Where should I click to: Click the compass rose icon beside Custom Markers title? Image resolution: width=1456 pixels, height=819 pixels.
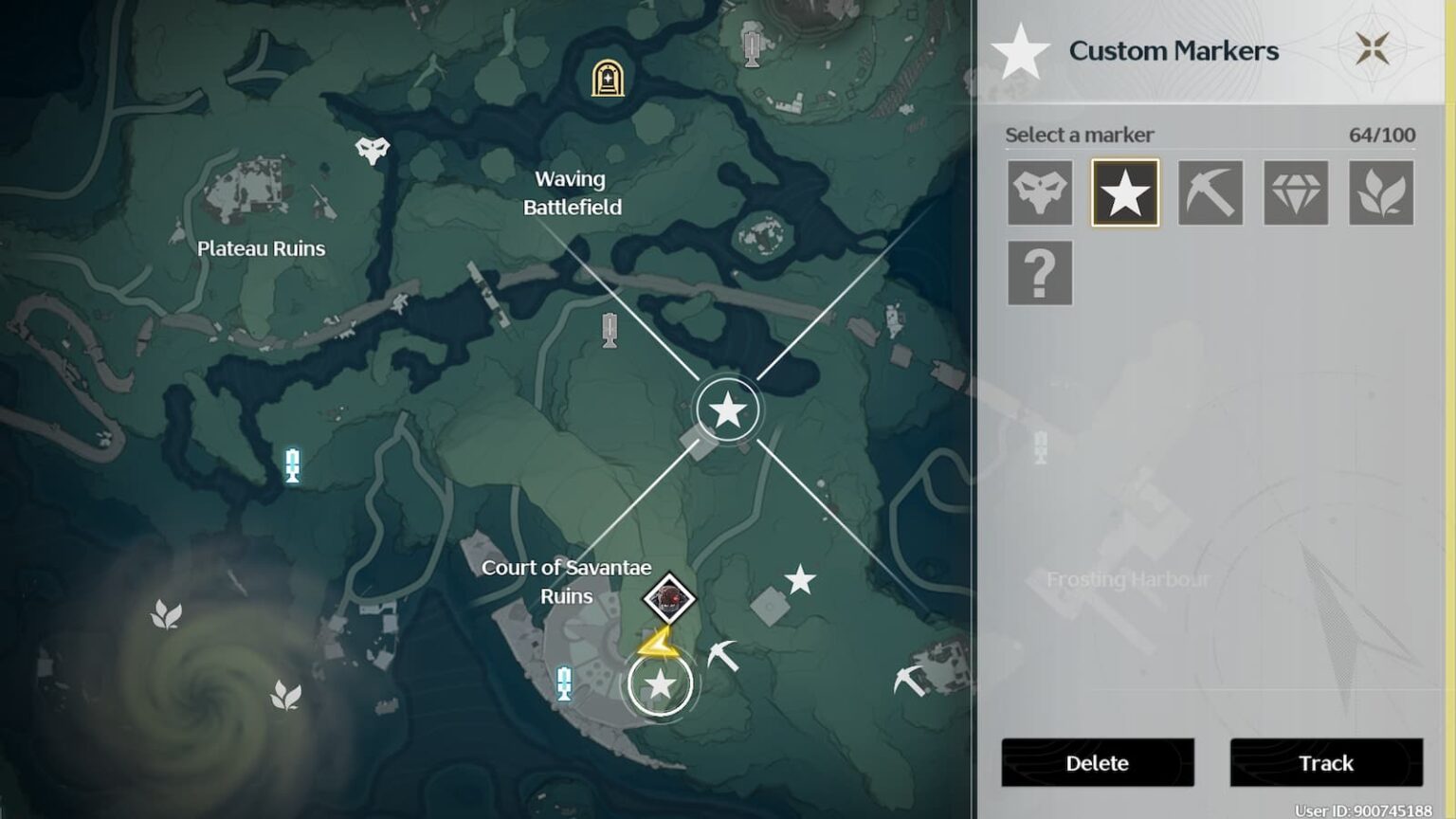(x=1374, y=46)
